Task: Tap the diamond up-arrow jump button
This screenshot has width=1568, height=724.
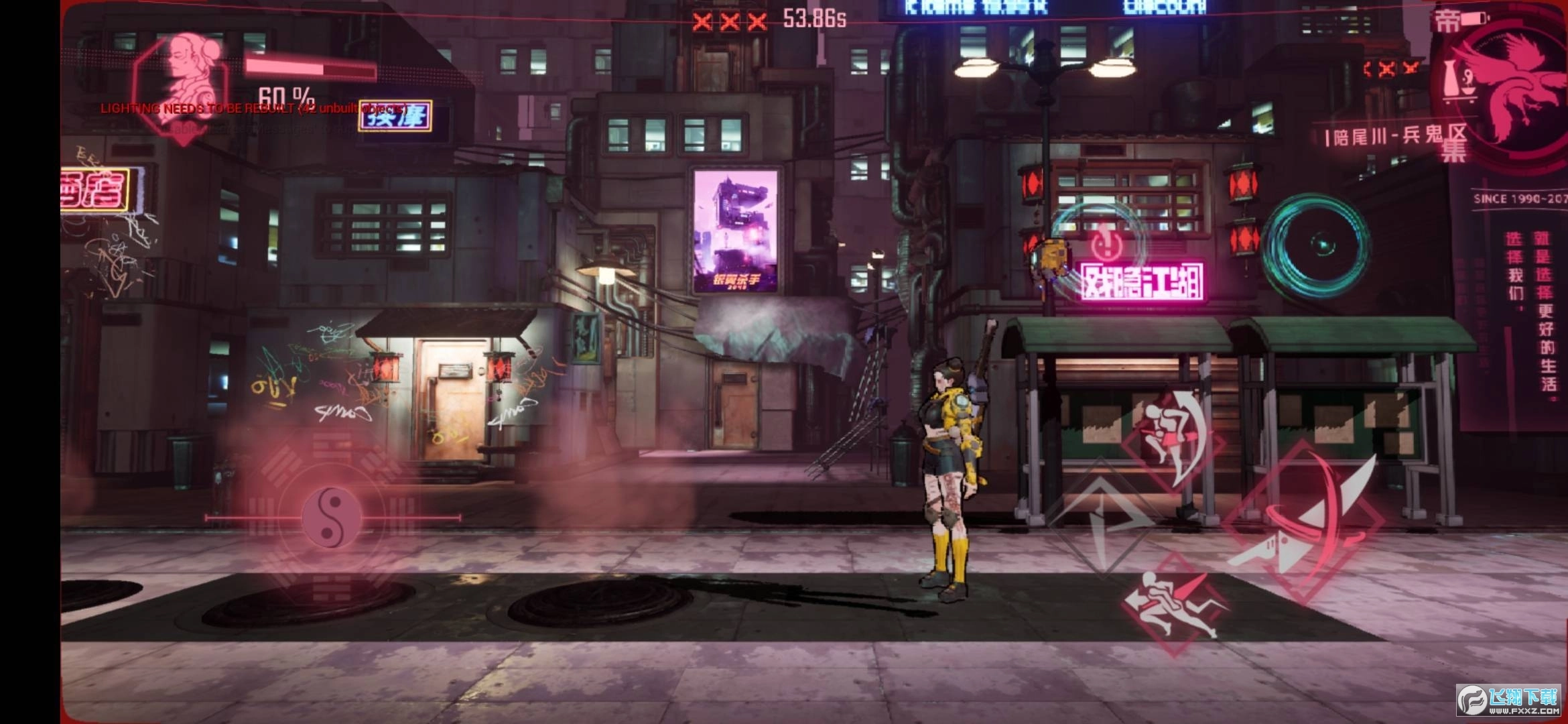Action: click(x=1099, y=516)
